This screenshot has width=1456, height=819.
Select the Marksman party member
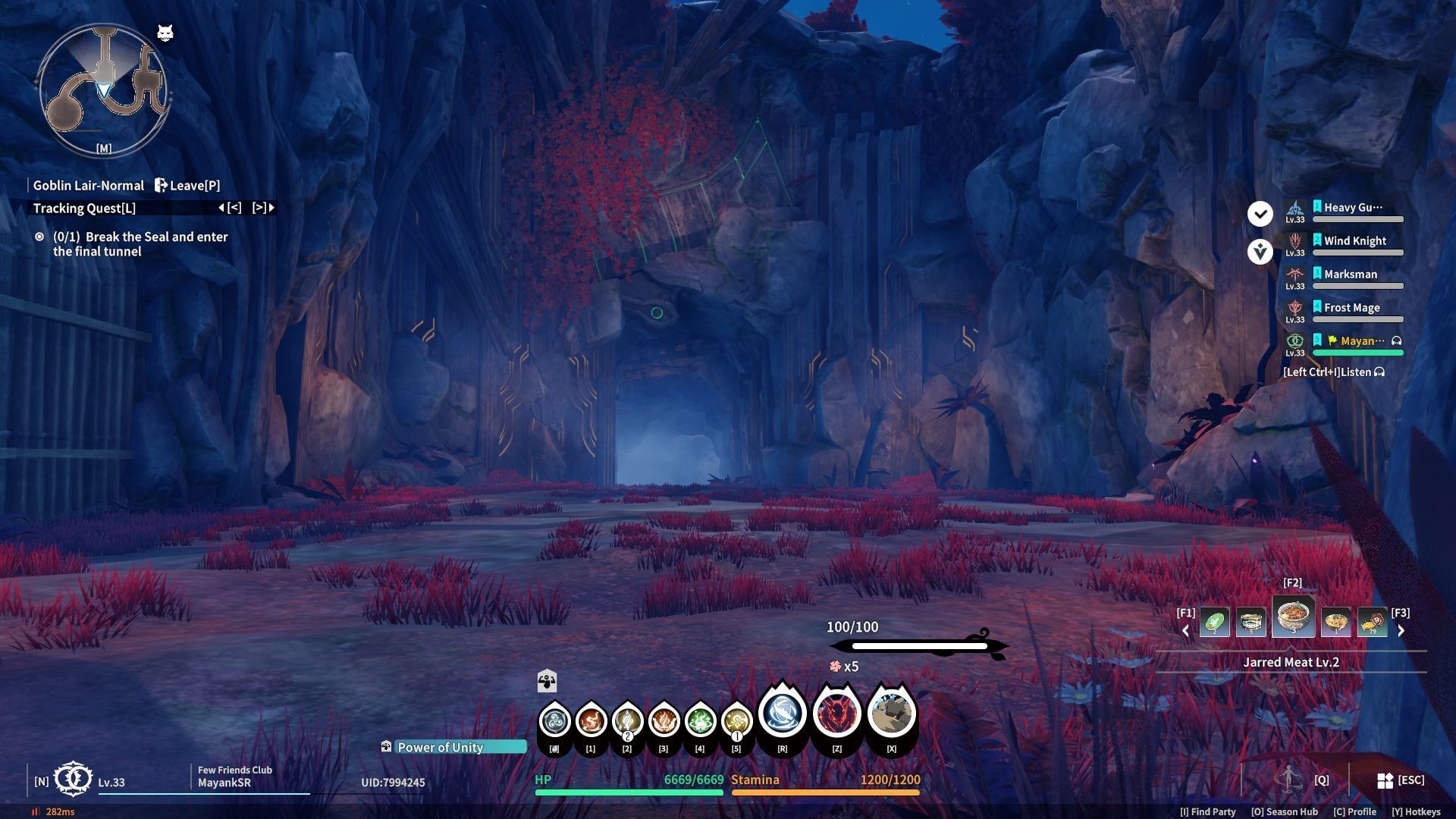click(1350, 275)
